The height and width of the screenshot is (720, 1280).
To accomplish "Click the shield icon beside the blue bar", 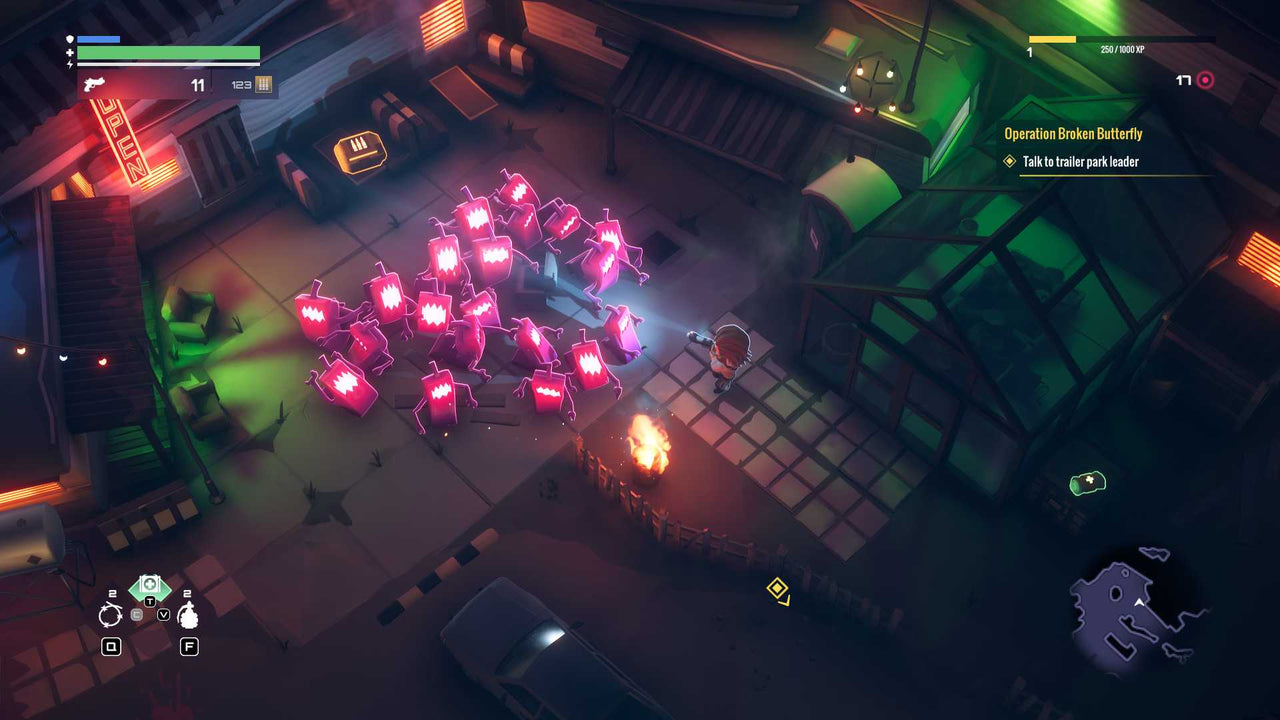I will (69, 38).
